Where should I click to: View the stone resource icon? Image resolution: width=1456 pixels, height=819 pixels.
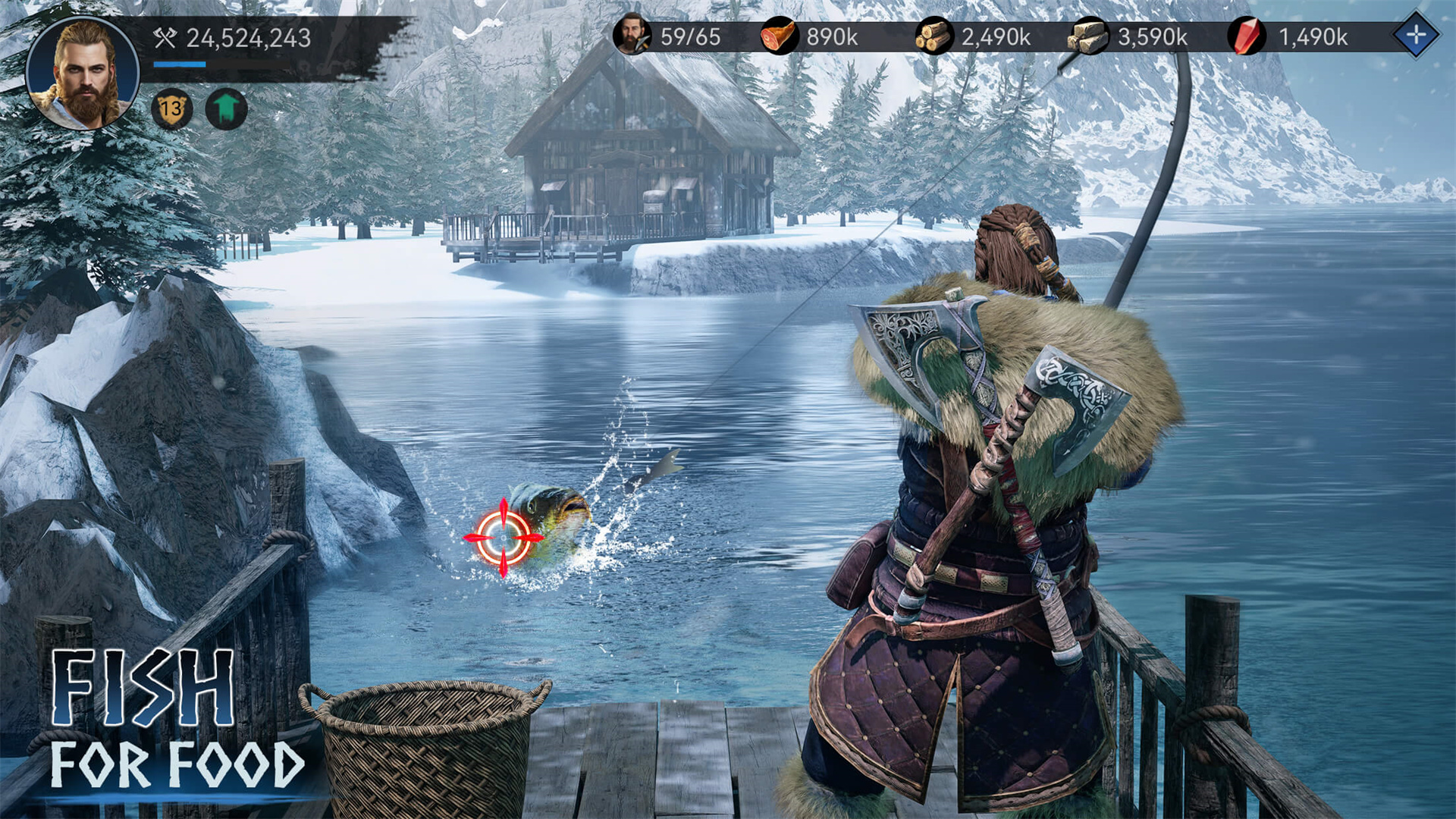coord(1086,36)
